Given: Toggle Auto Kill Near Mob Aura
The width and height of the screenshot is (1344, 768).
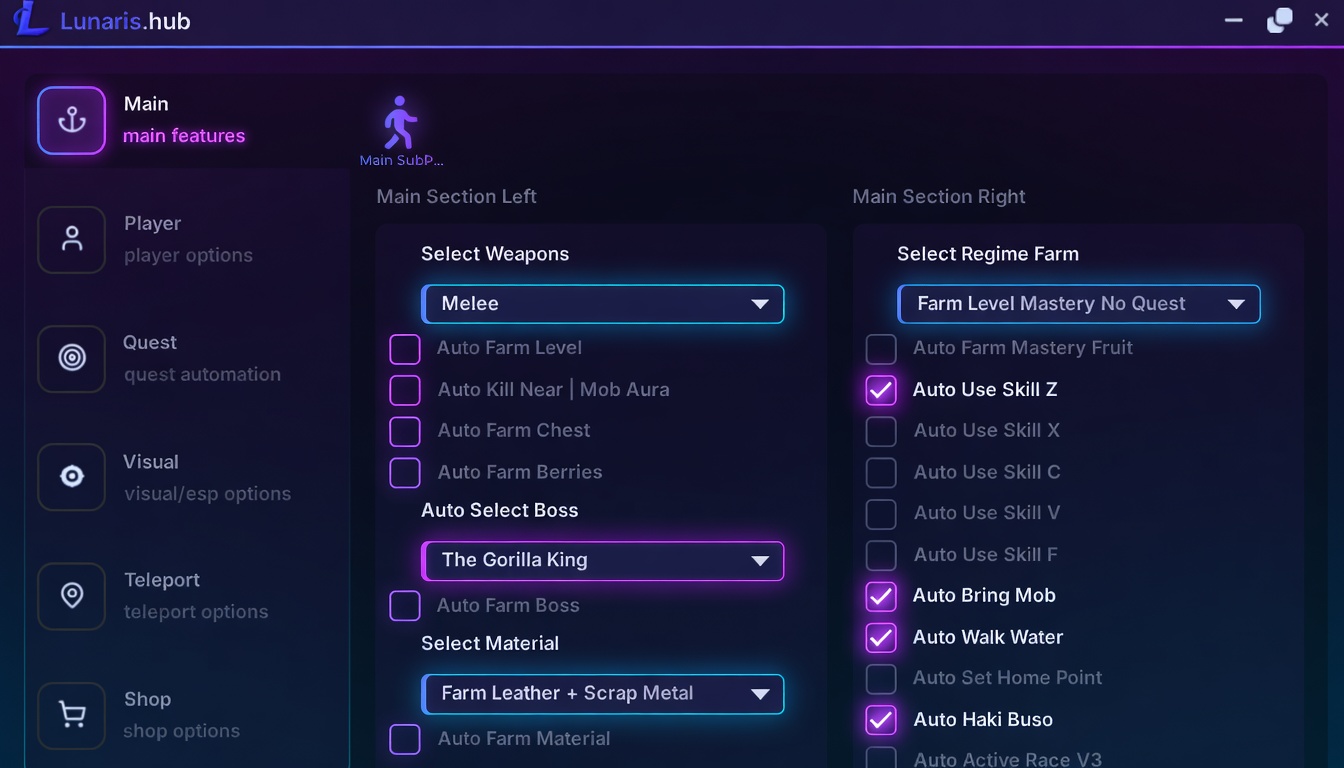Looking at the screenshot, I should 405,390.
